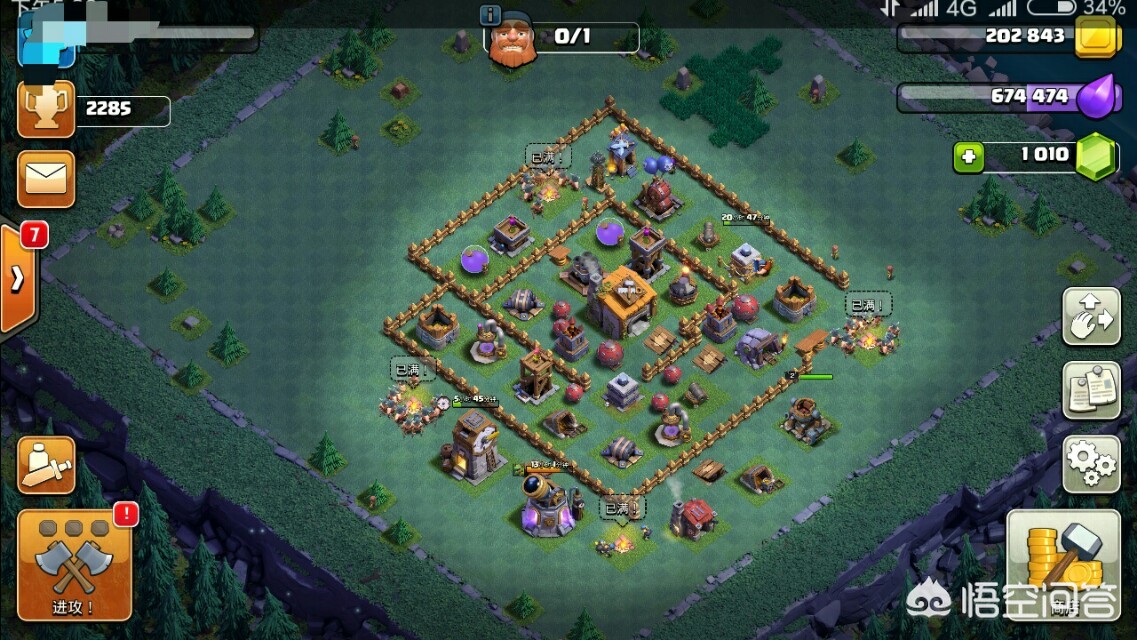Expand the side panel arrow tab
1137x640 pixels.
(x=18, y=279)
